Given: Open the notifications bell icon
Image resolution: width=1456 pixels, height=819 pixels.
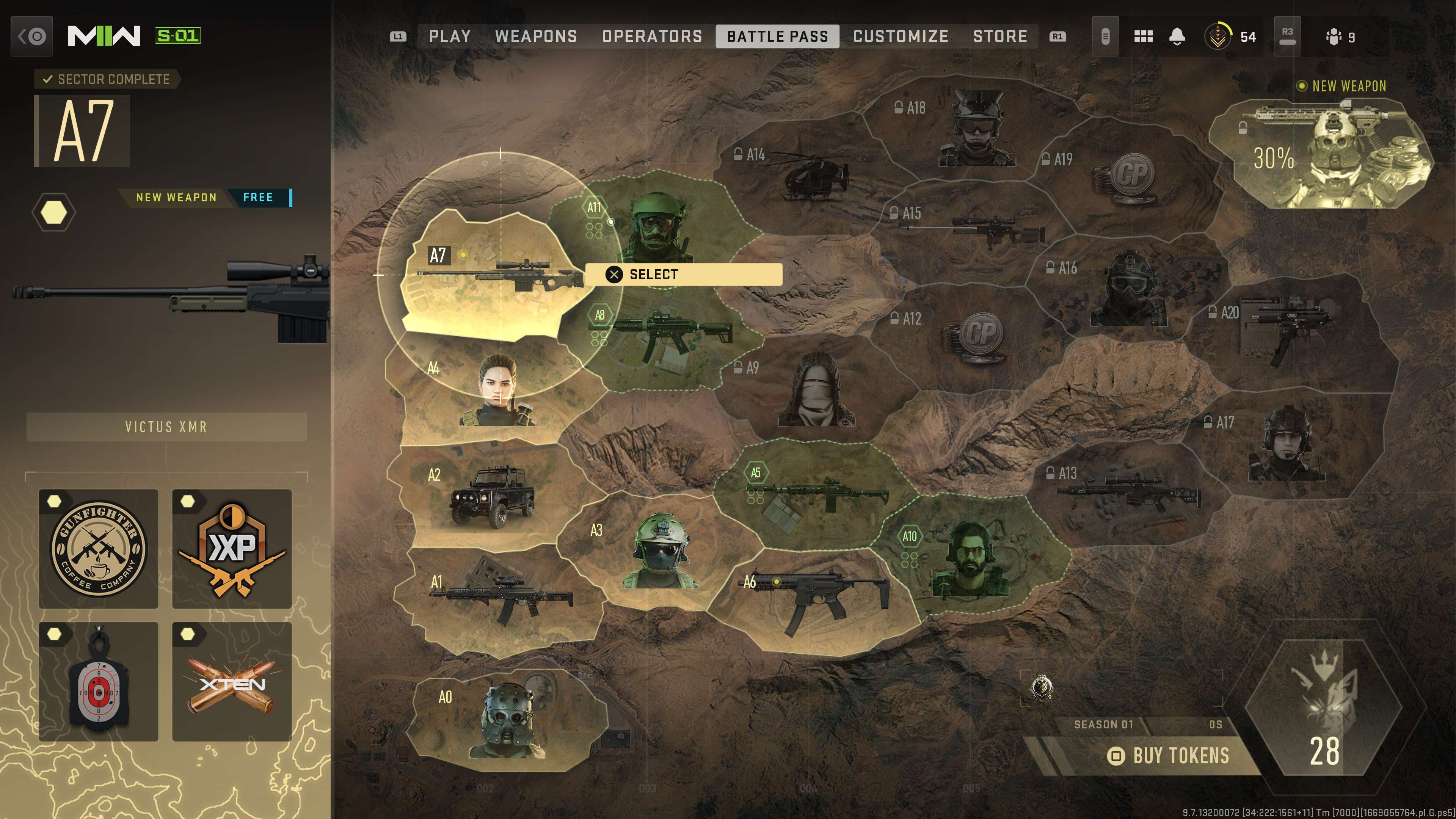Looking at the screenshot, I should [1177, 37].
